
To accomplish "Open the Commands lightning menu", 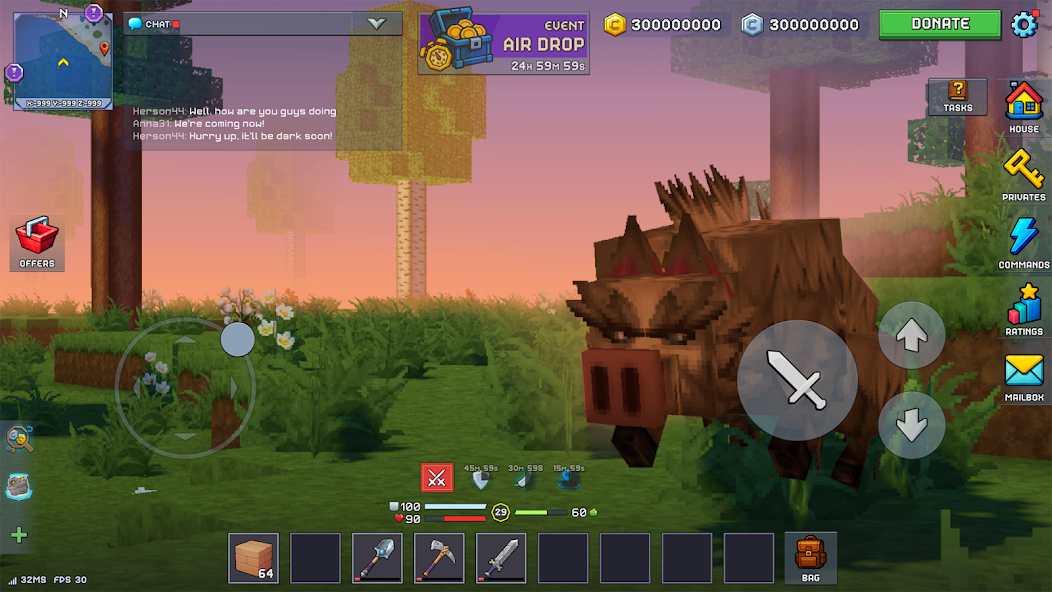I will pos(1023,242).
